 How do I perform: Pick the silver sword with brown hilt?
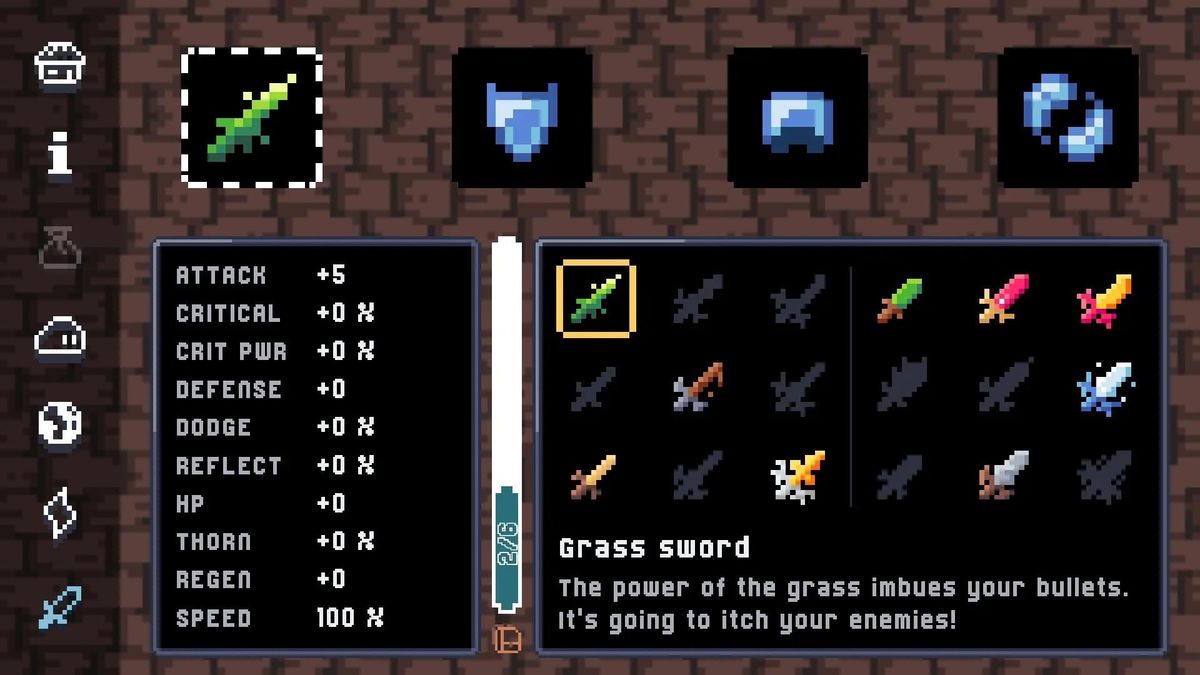(x=1003, y=476)
